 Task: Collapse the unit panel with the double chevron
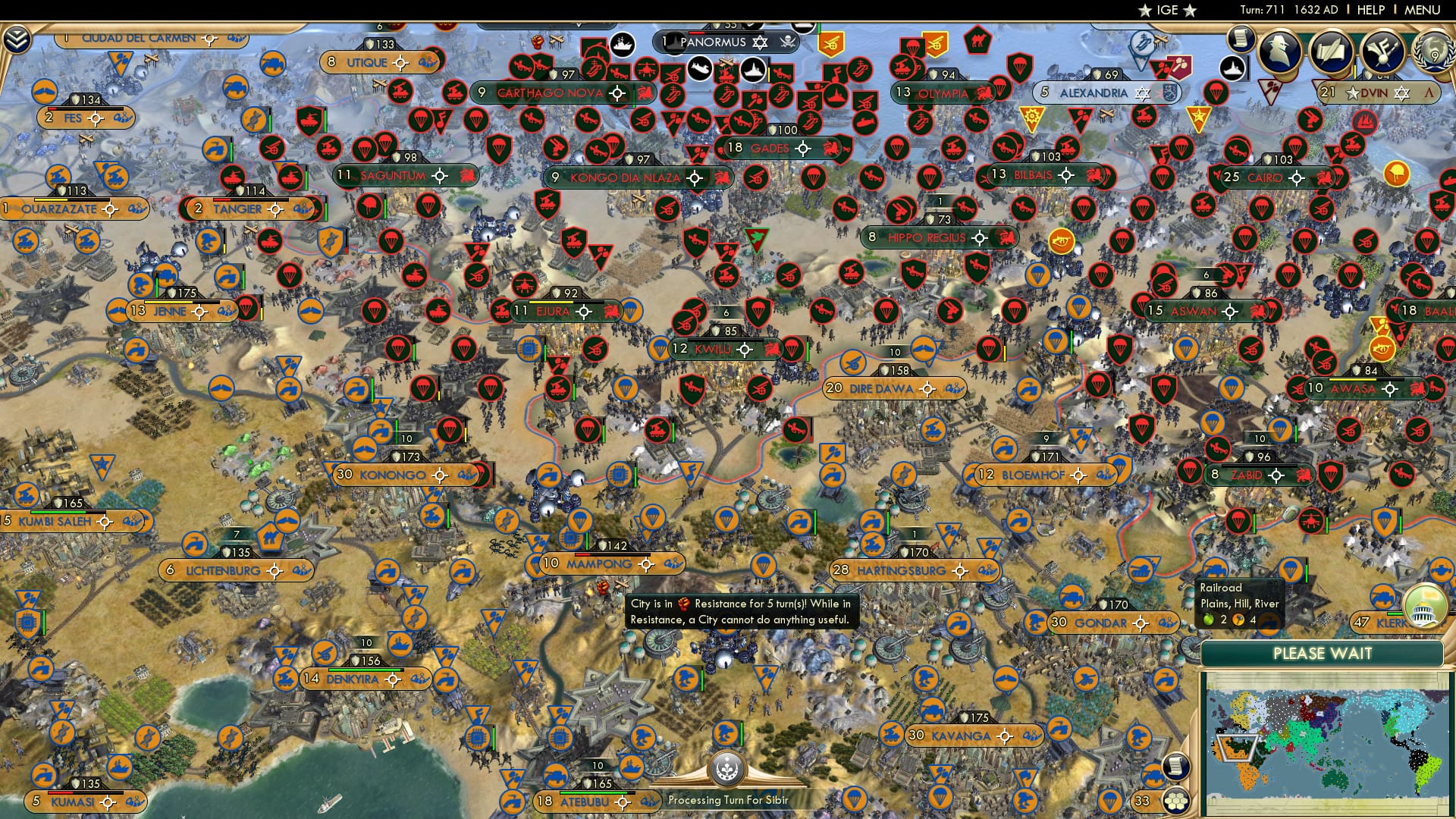tap(17, 39)
